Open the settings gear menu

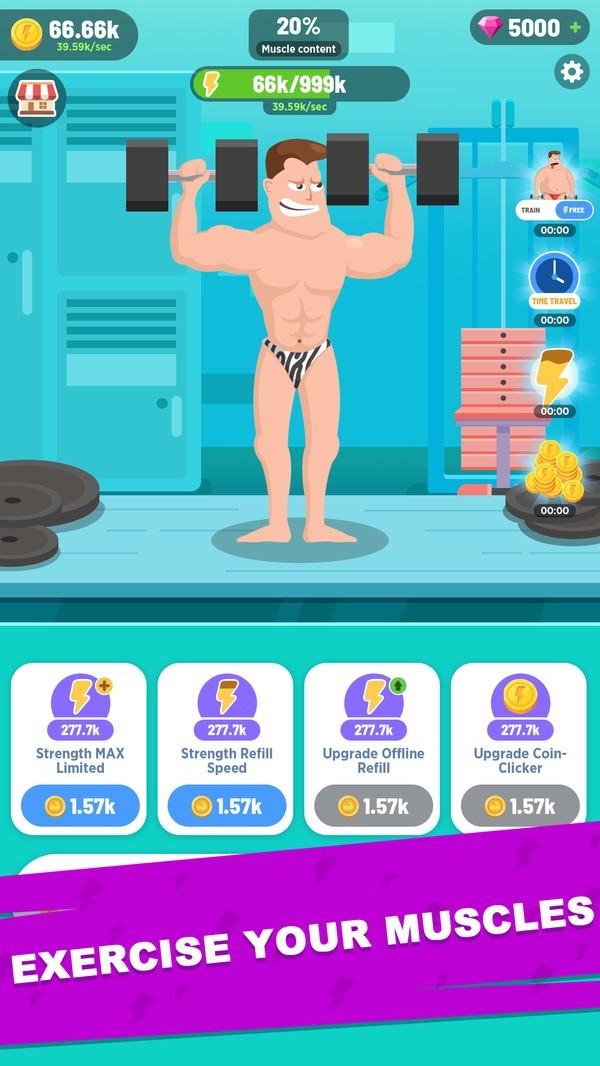coord(571,72)
